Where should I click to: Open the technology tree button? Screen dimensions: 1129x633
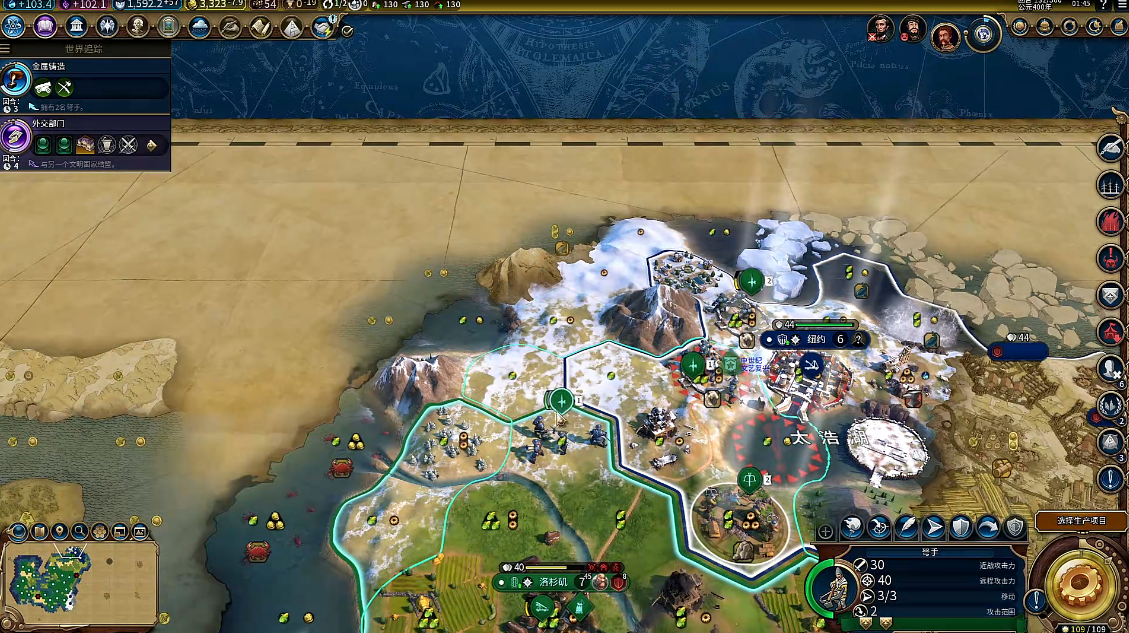(14, 27)
